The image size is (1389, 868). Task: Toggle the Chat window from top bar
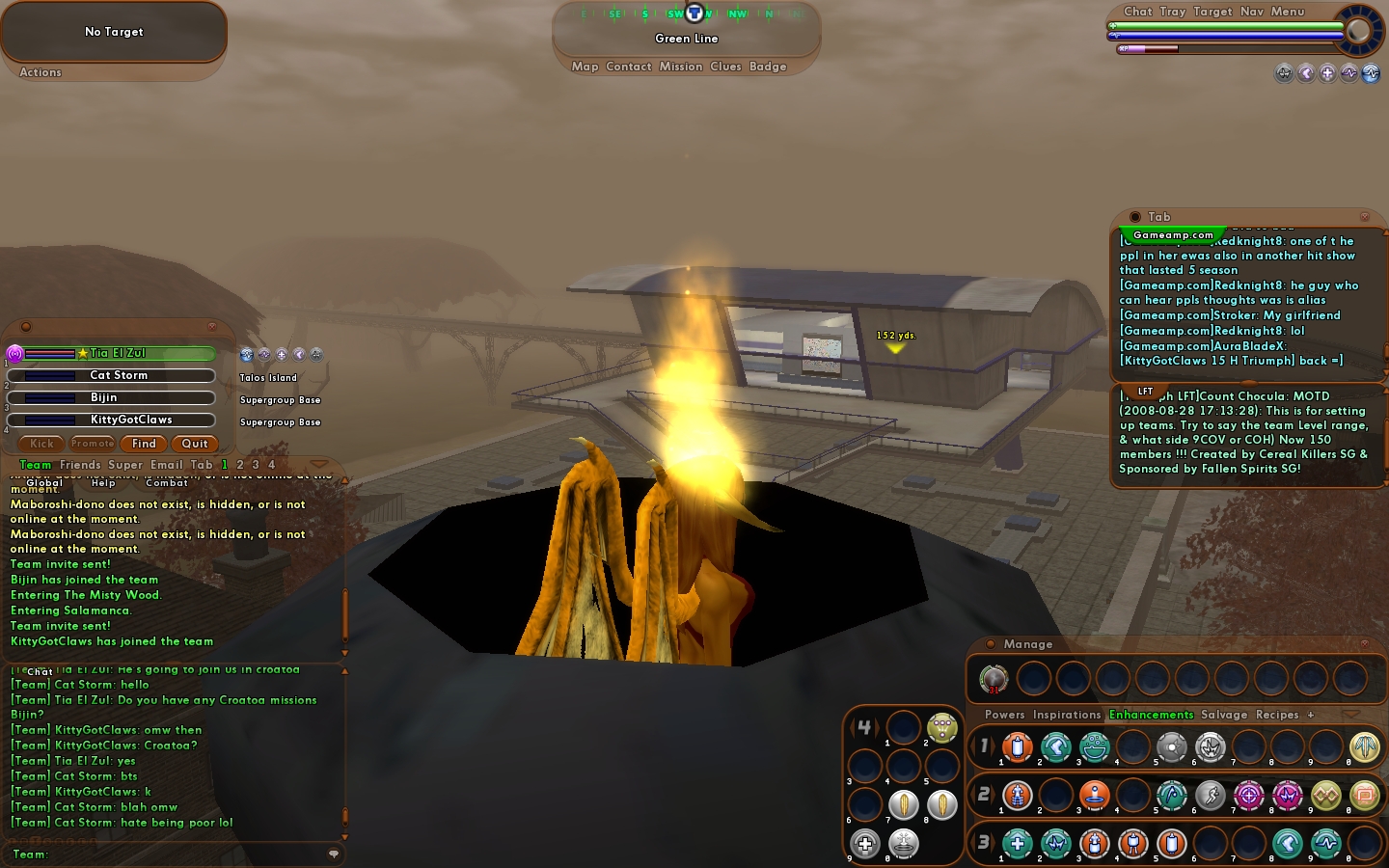coord(1138,12)
